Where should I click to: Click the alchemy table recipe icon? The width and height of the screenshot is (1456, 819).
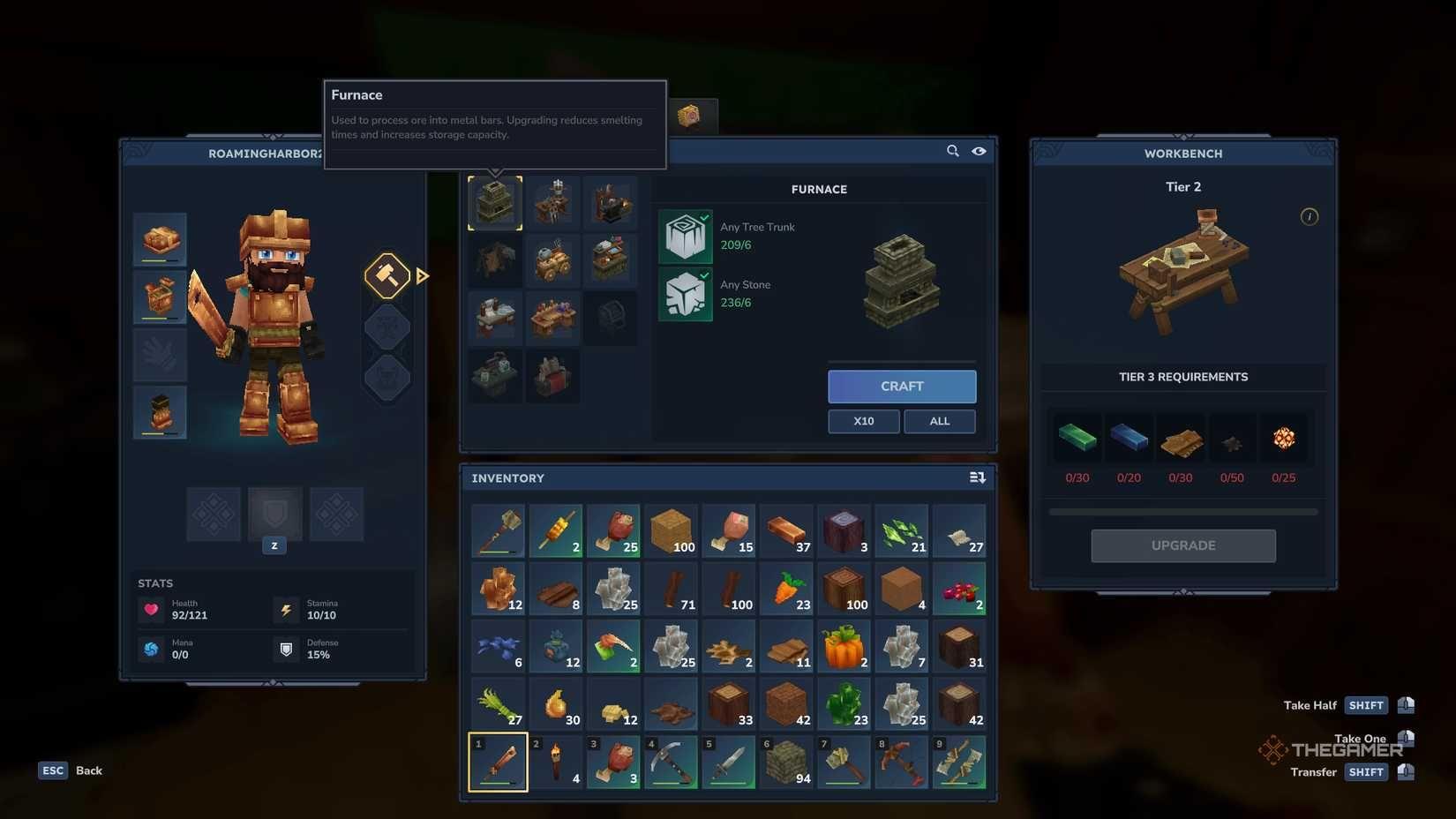click(552, 319)
